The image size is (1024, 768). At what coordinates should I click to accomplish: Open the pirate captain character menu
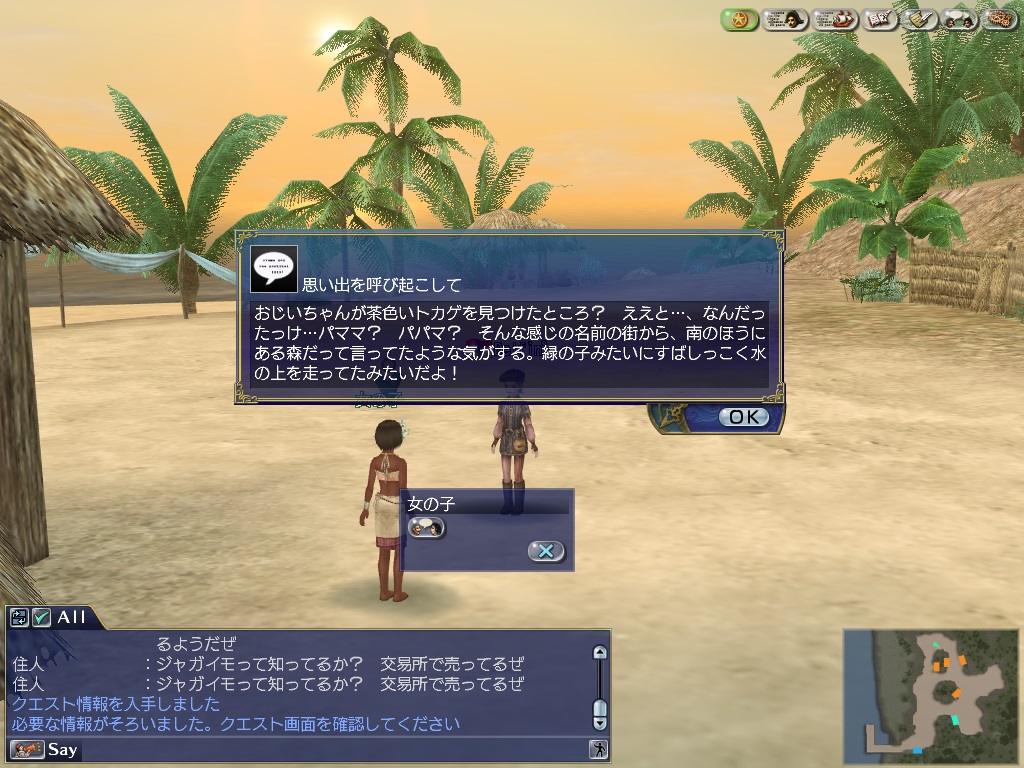point(785,19)
